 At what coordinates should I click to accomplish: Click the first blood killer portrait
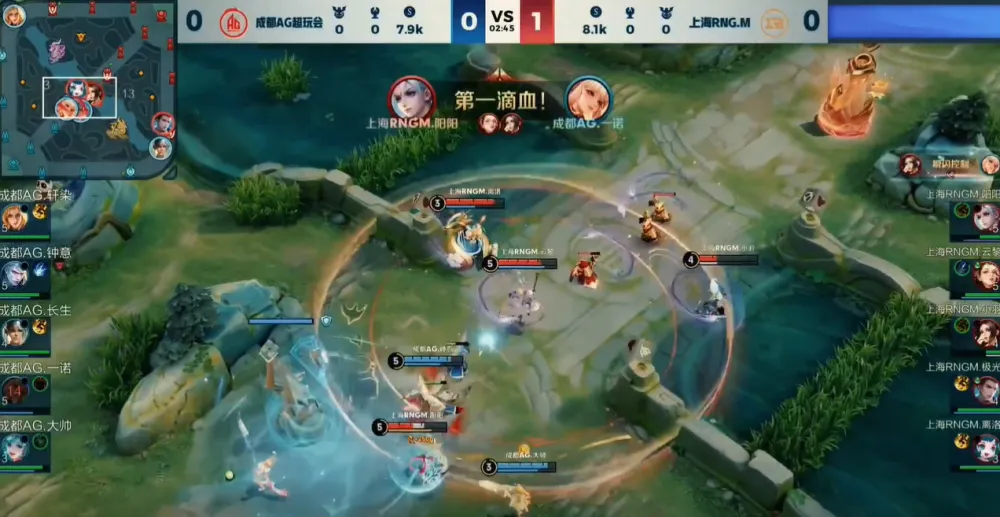(x=412, y=98)
